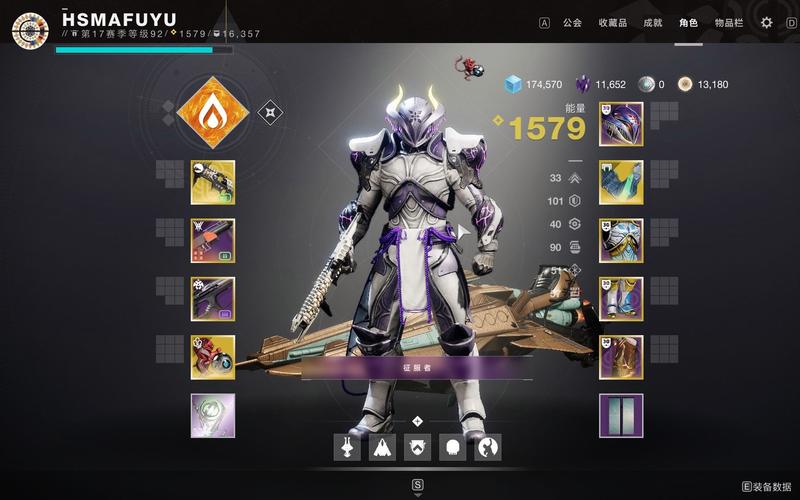
Task: Select the leg armor slot
Action: [x=621, y=299]
